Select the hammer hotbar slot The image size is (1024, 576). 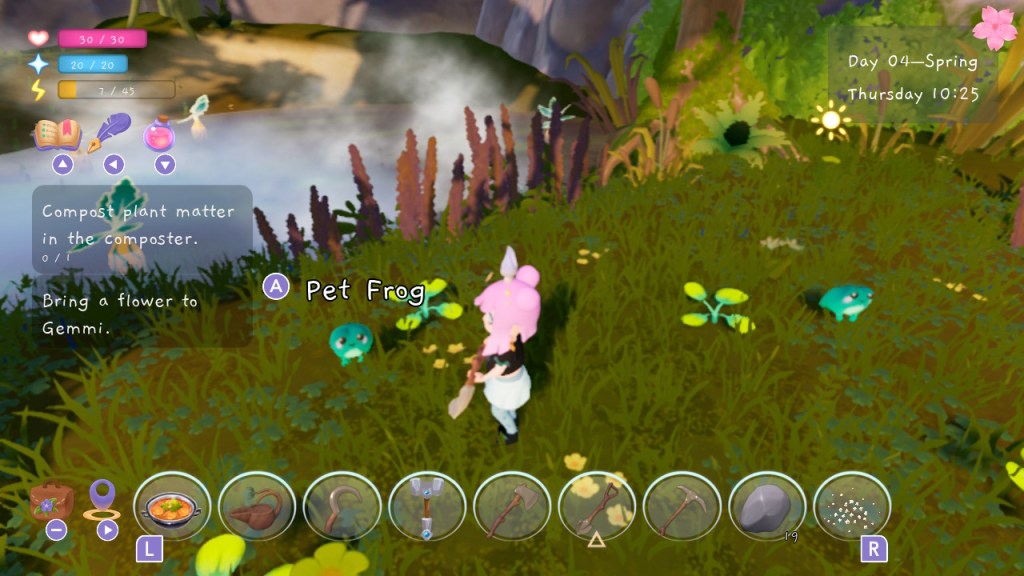(427, 507)
